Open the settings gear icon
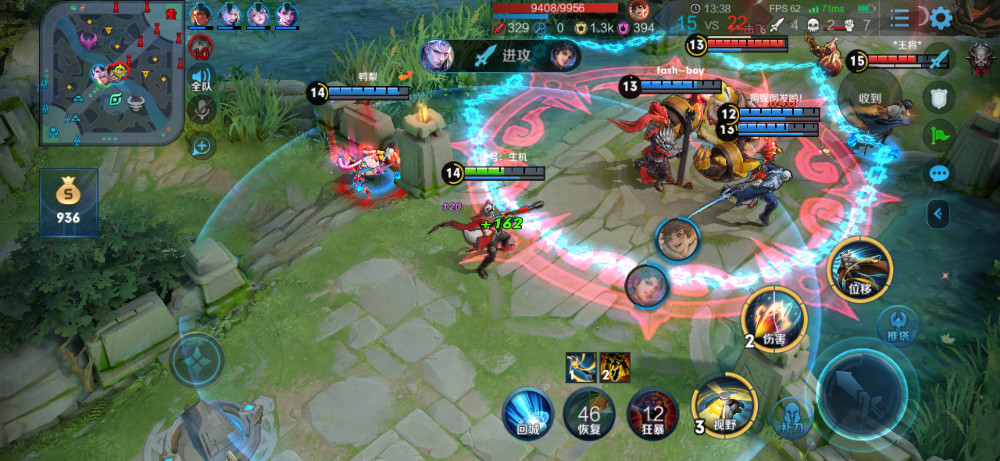Image resolution: width=1000 pixels, height=461 pixels. coord(940,17)
